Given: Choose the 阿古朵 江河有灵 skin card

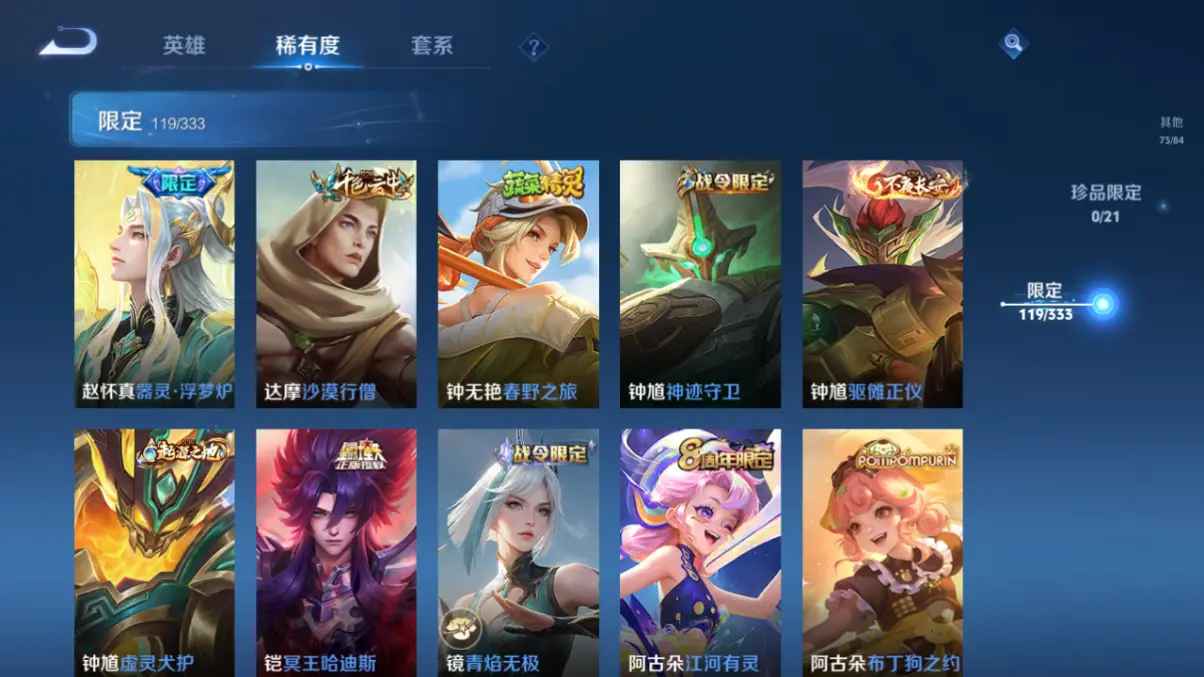Looking at the screenshot, I should point(700,552).
